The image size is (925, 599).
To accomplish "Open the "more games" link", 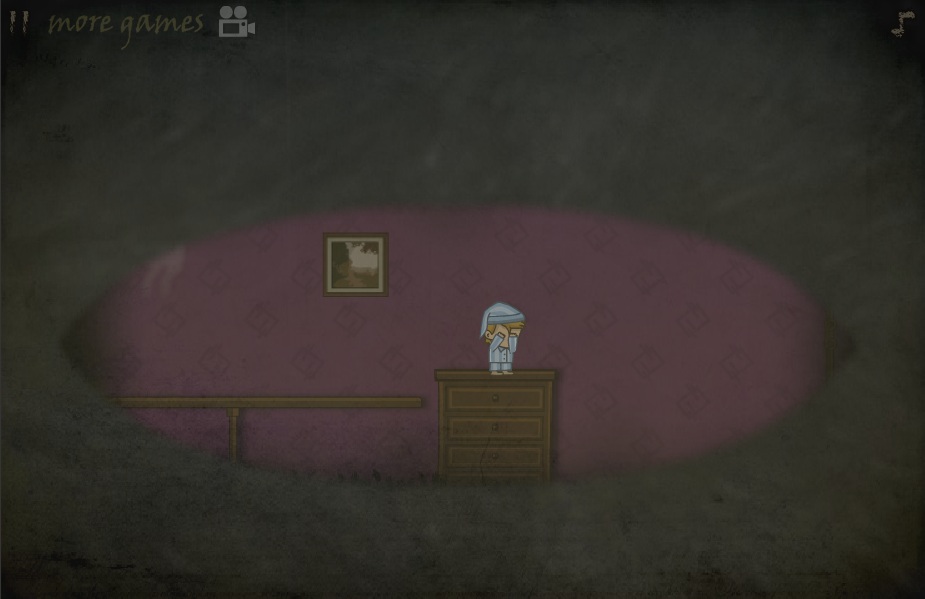I will 125,23.
